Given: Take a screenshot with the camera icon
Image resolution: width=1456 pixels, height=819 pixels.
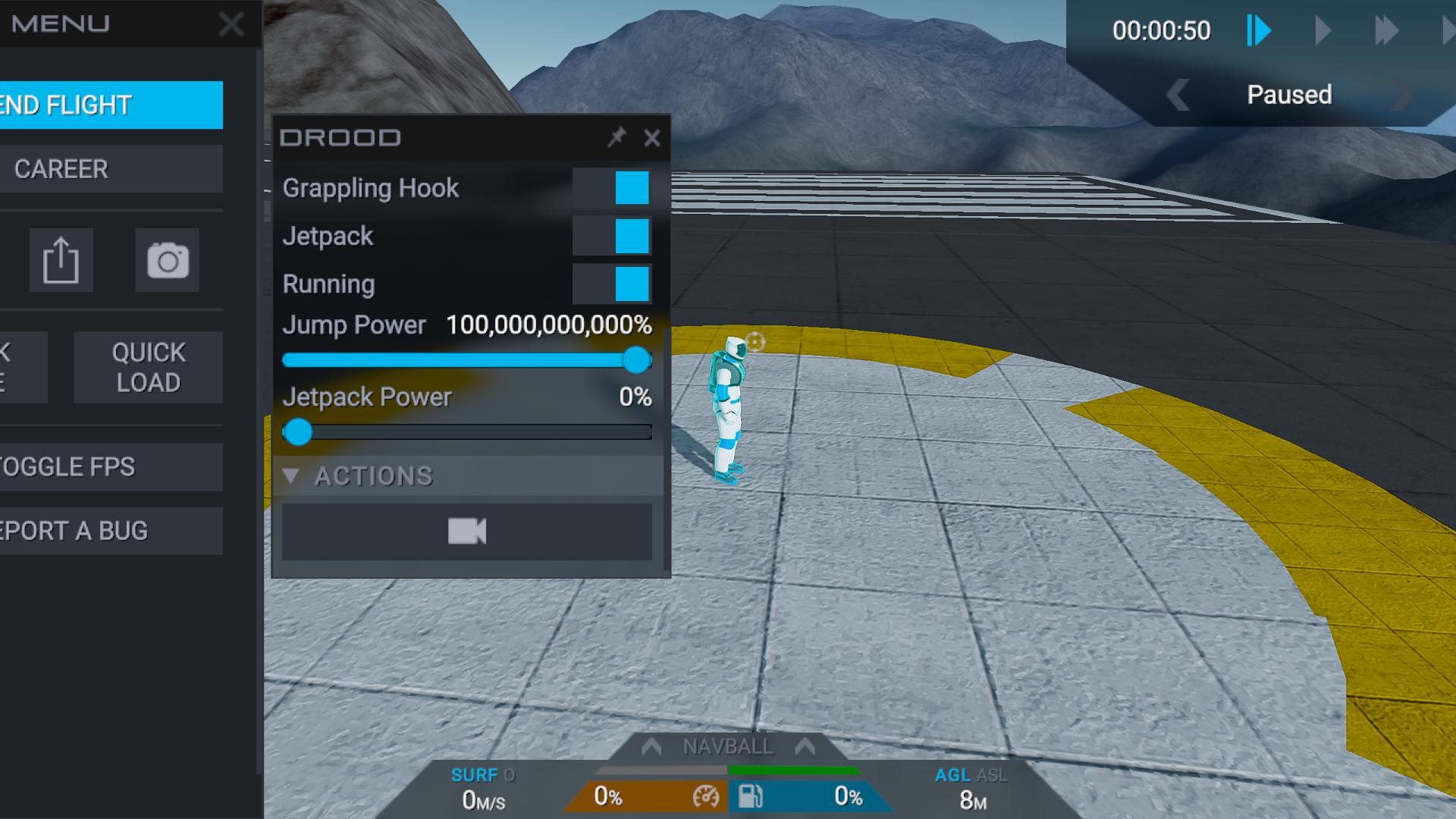Looking at the screenshot, I should tap(168, 260).
